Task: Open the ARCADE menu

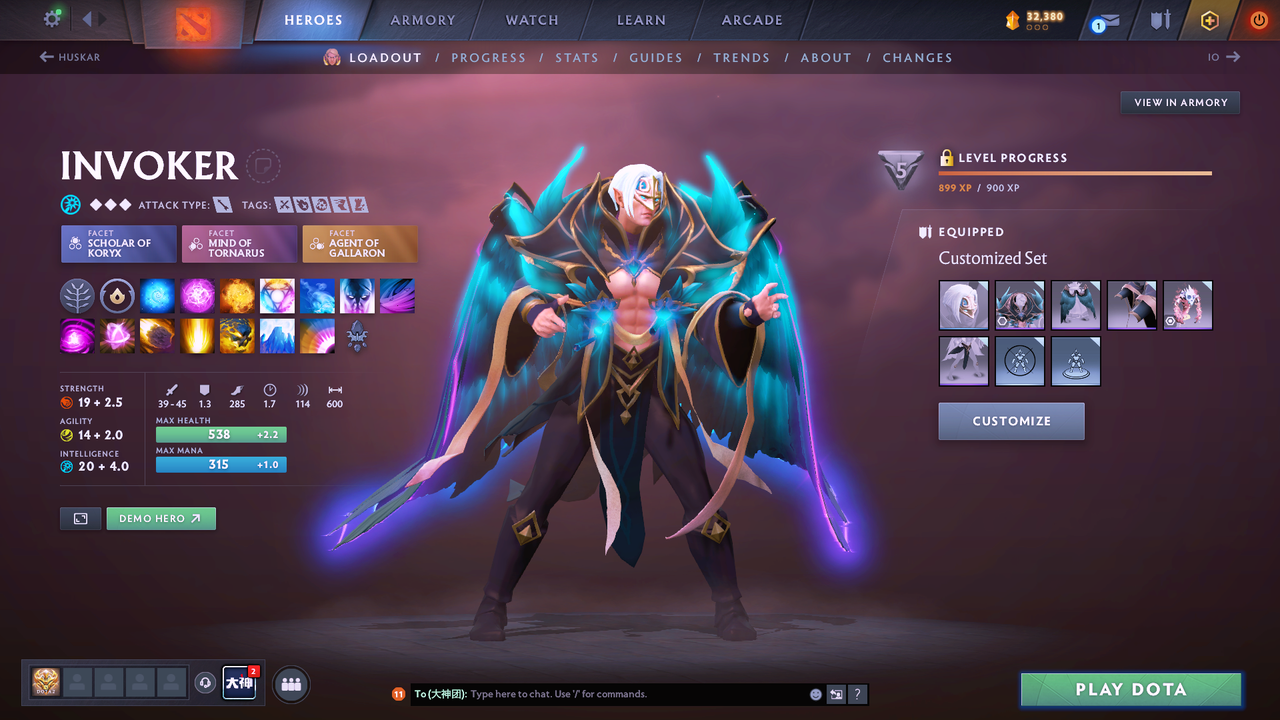Action: (751, 20)
